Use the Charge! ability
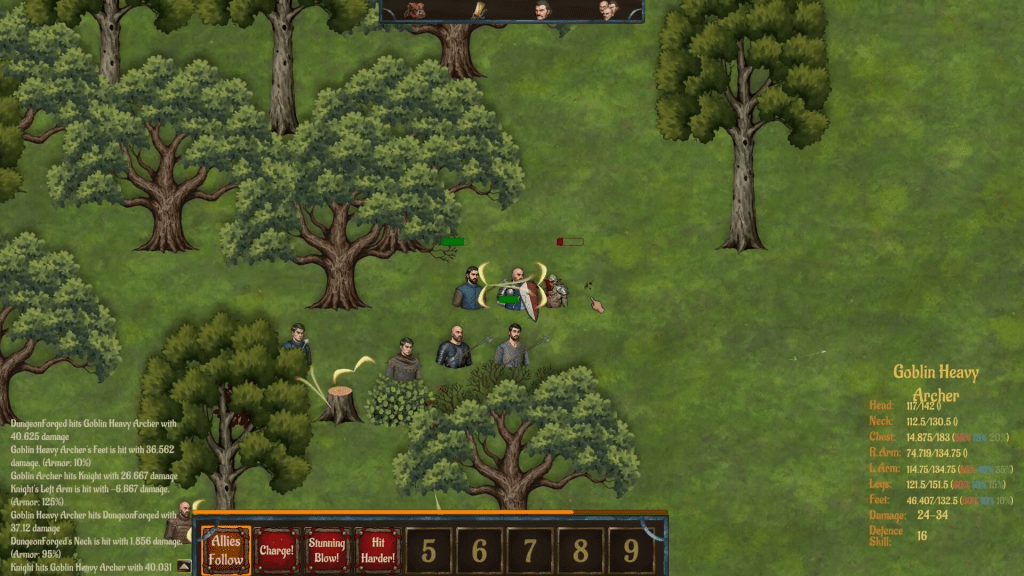The width and height of the screenshot is (1024, 576). click(x=276, y=550)
